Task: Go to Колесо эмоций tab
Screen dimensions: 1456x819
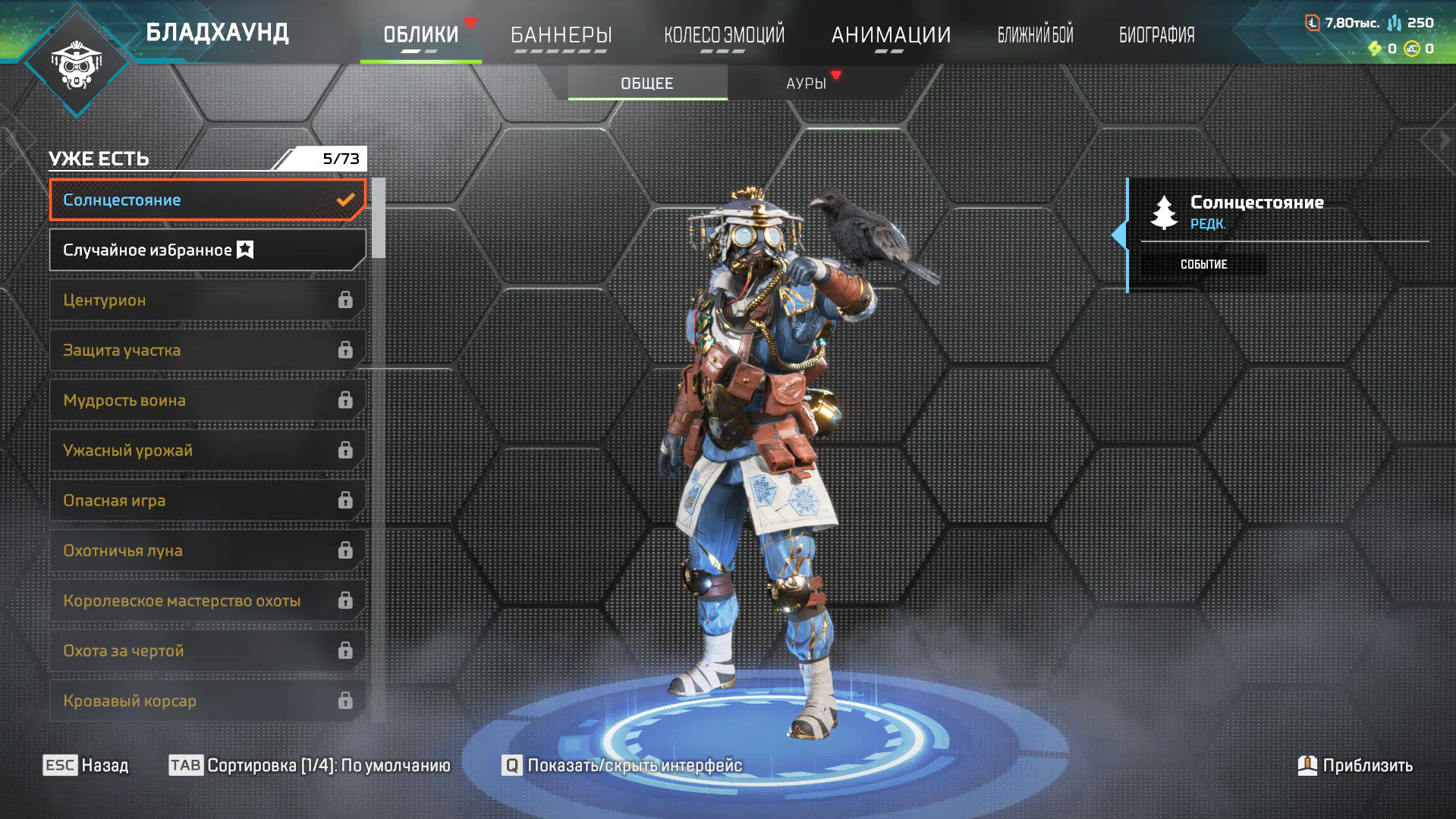Action: coord(724,35)
